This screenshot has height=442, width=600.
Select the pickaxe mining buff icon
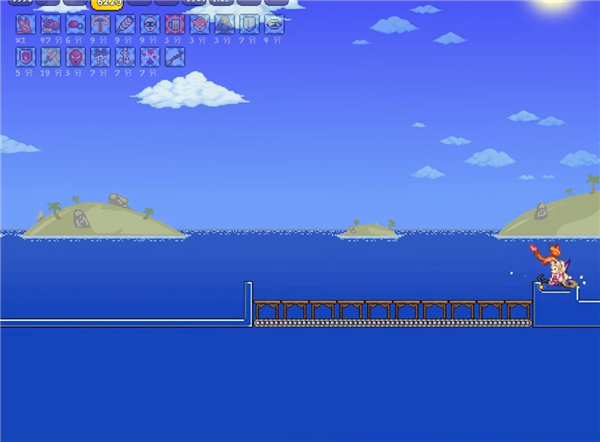pyautogui.click(x=100, y=24)
